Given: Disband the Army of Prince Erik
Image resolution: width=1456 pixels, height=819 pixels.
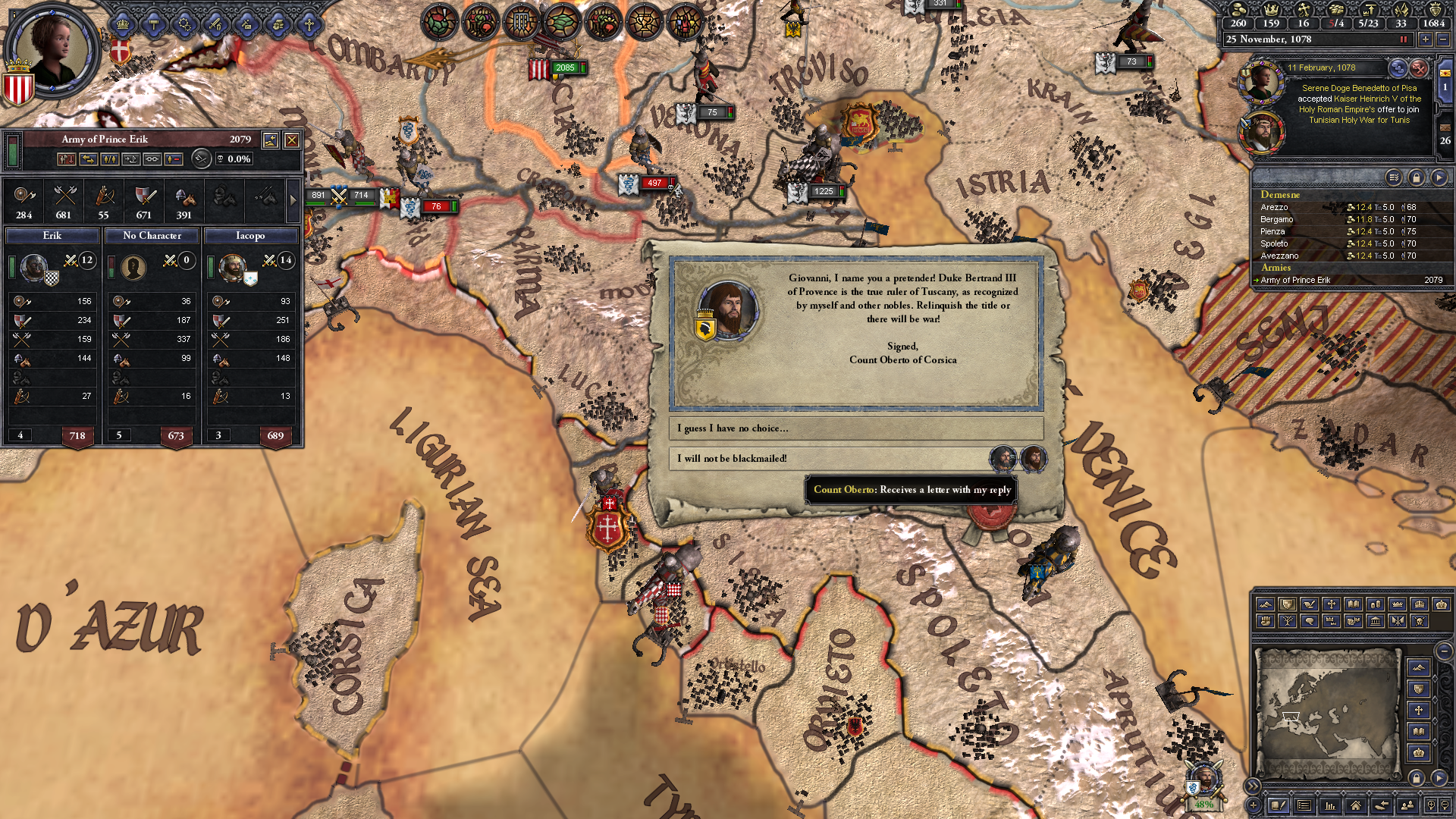Looking at the screenshot, I should [67, 159].
